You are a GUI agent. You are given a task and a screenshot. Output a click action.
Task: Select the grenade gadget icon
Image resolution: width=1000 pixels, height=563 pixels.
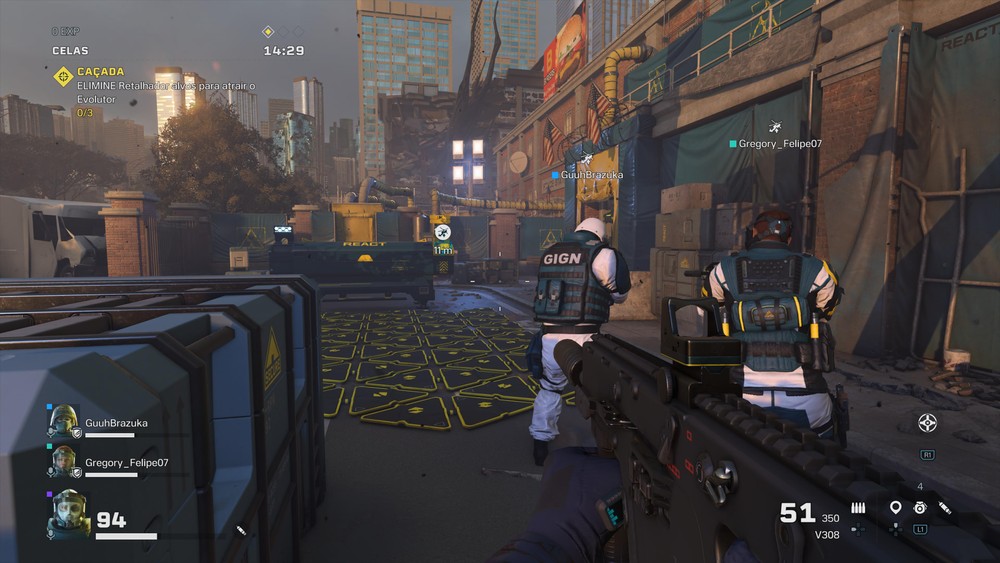920,508
